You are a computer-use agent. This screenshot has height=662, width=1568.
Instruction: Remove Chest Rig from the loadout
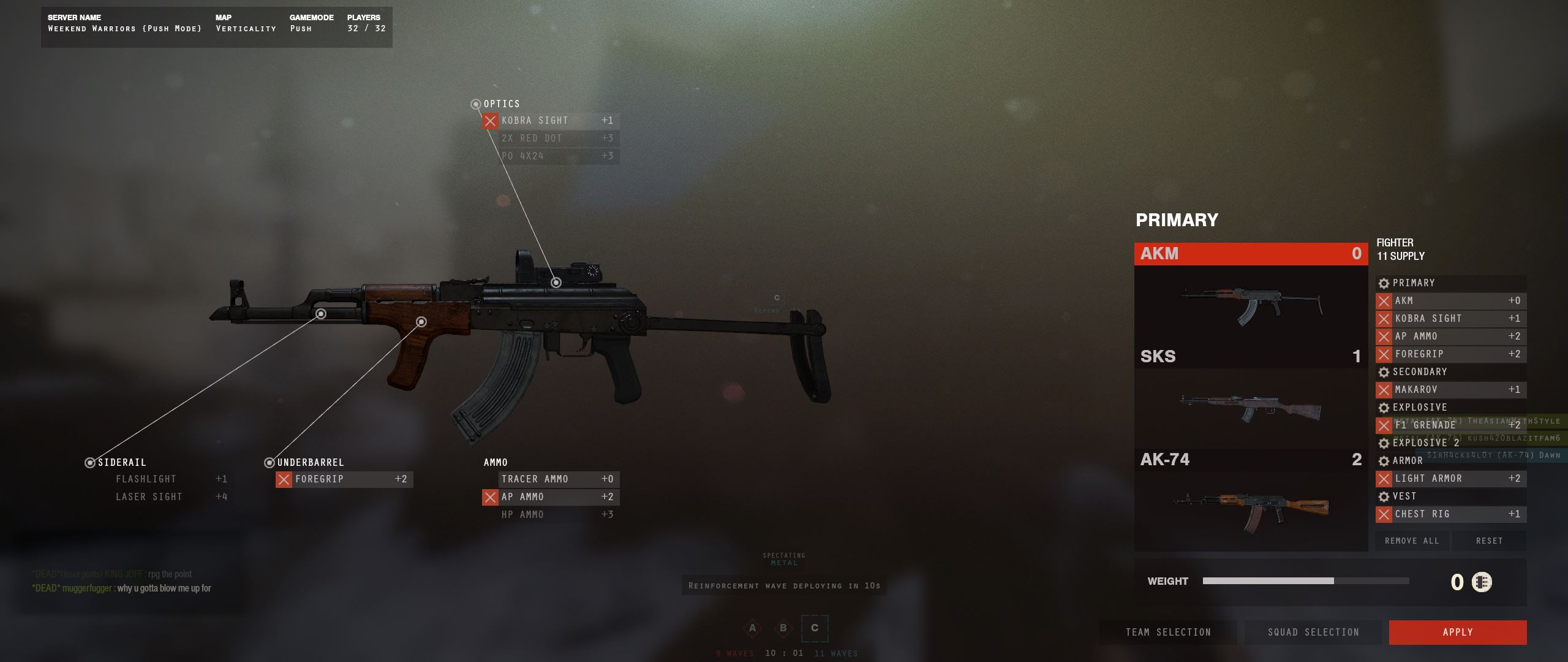(x=1384, y=514)
